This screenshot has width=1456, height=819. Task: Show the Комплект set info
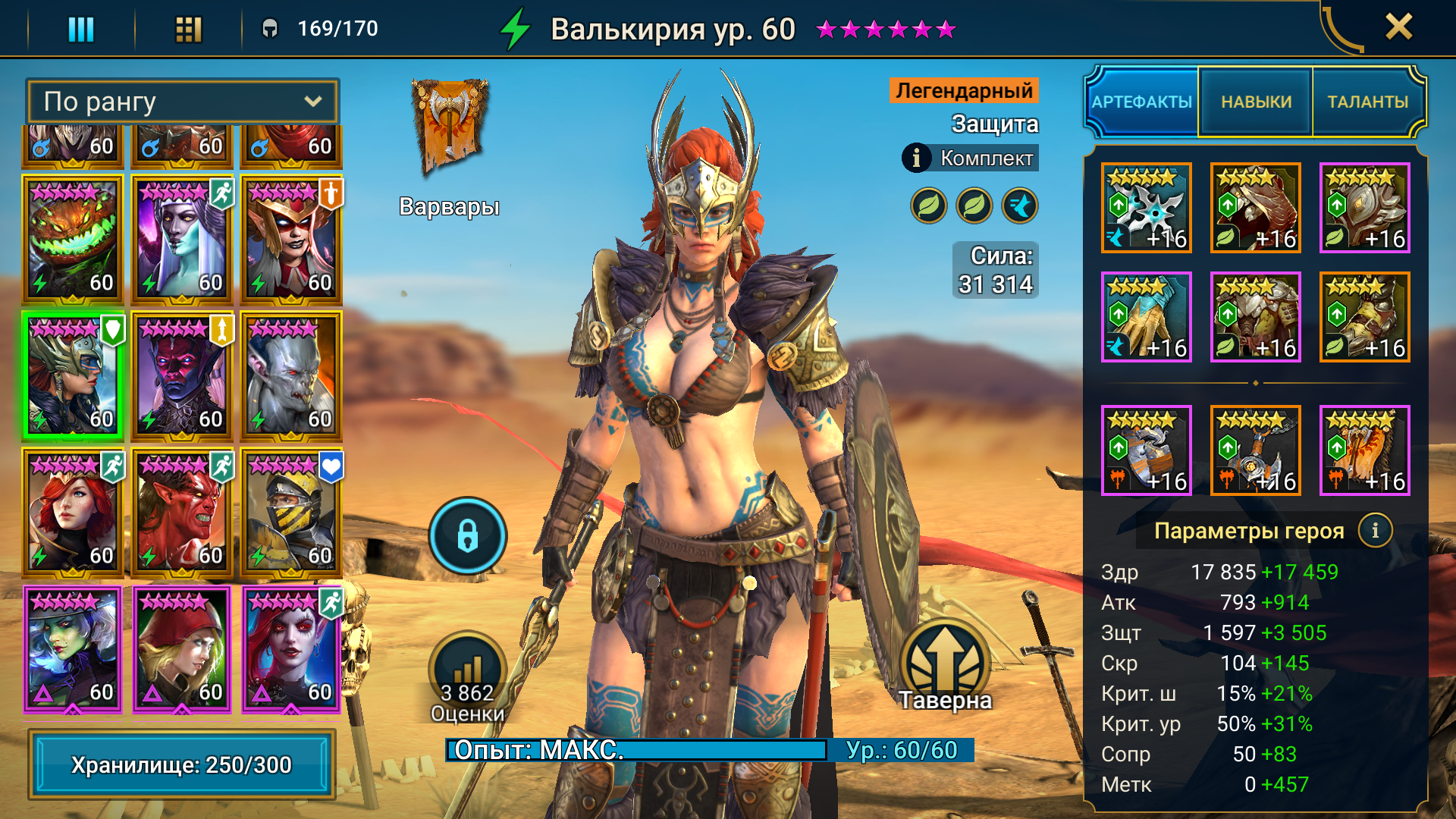point(916,158)
